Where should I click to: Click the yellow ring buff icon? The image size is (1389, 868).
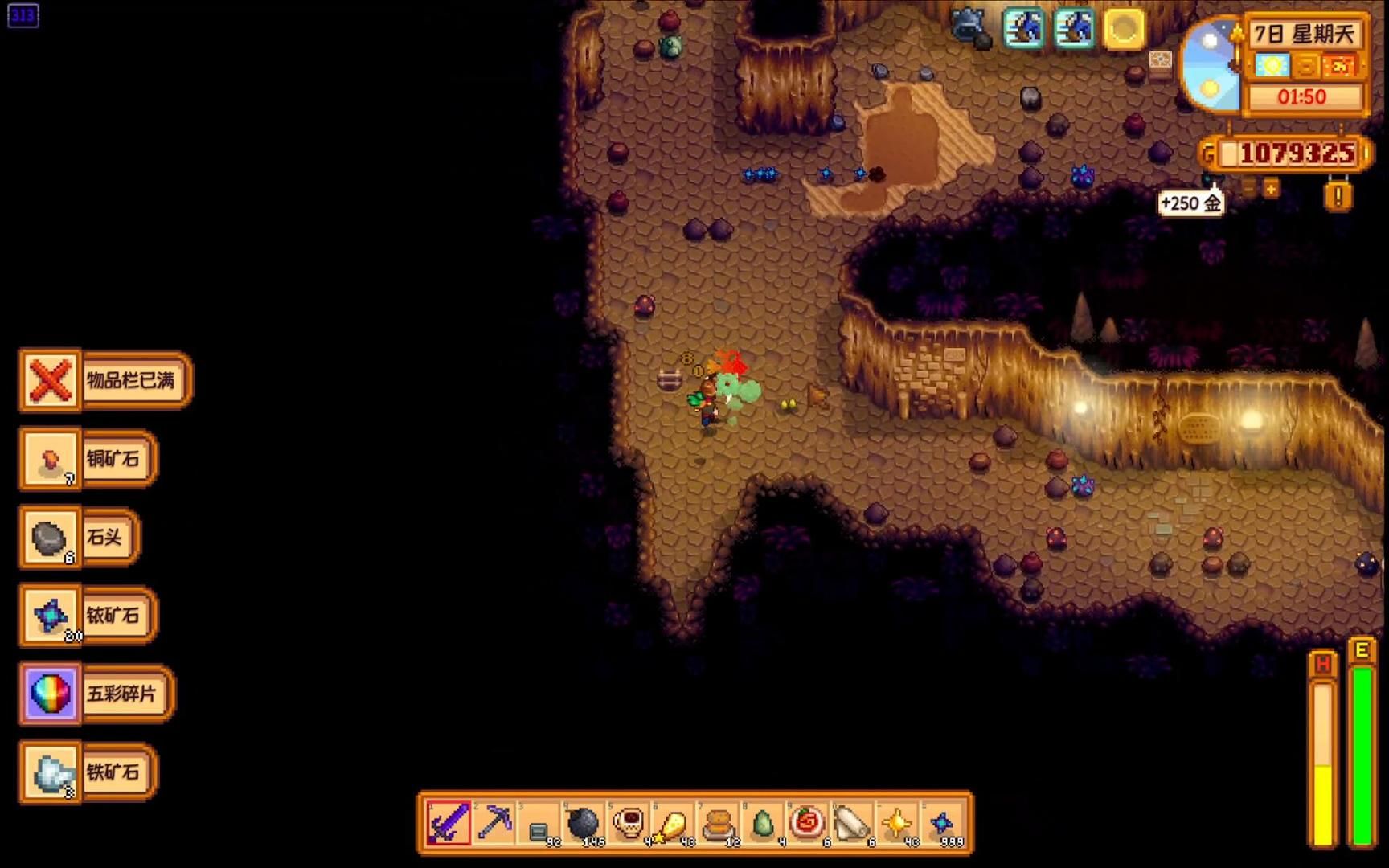click(1123, 30)
